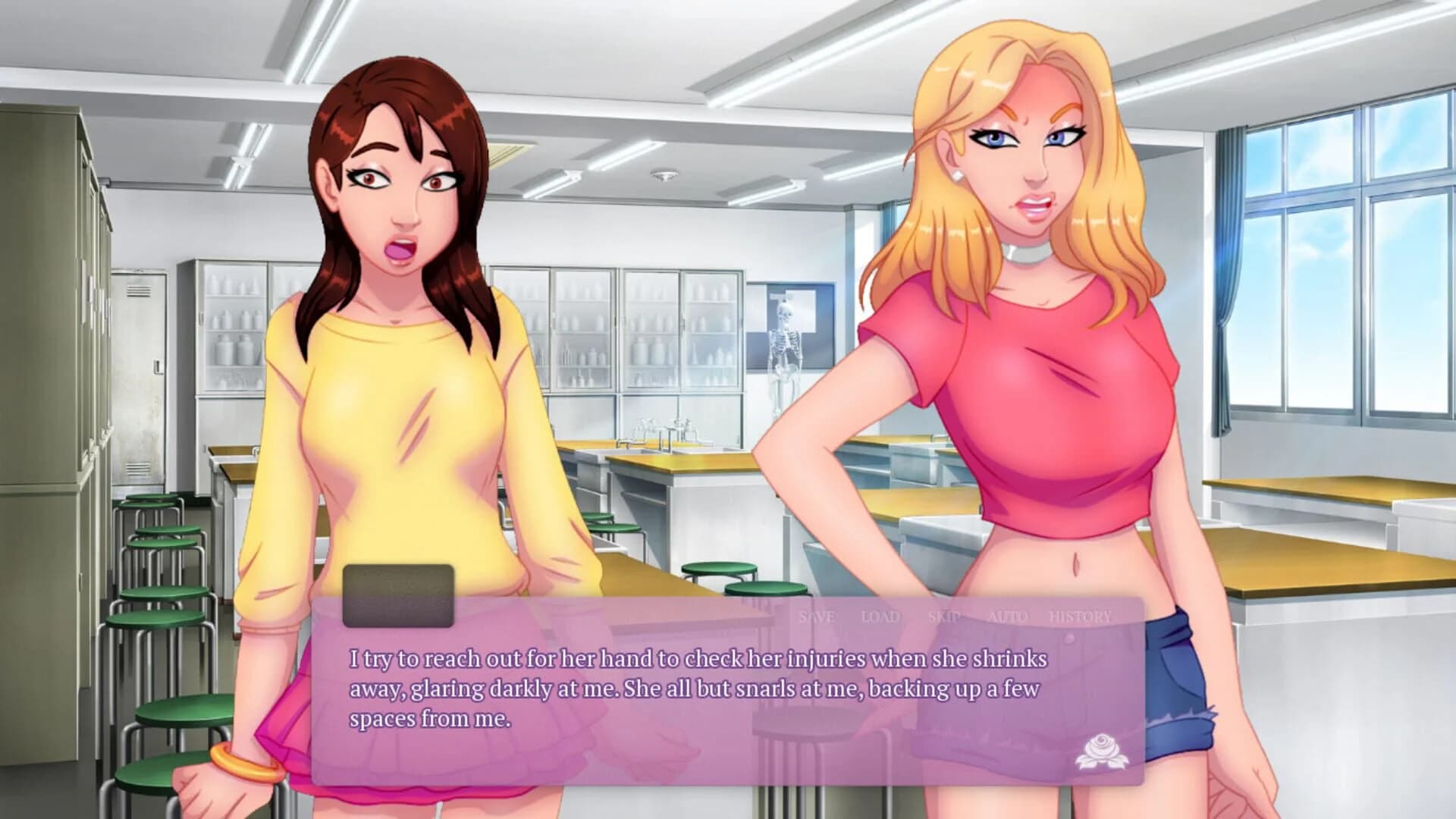The width and height of the screenshot is (1456, 819).
Task: Open the LOAD menu
Action: (882, 617)
